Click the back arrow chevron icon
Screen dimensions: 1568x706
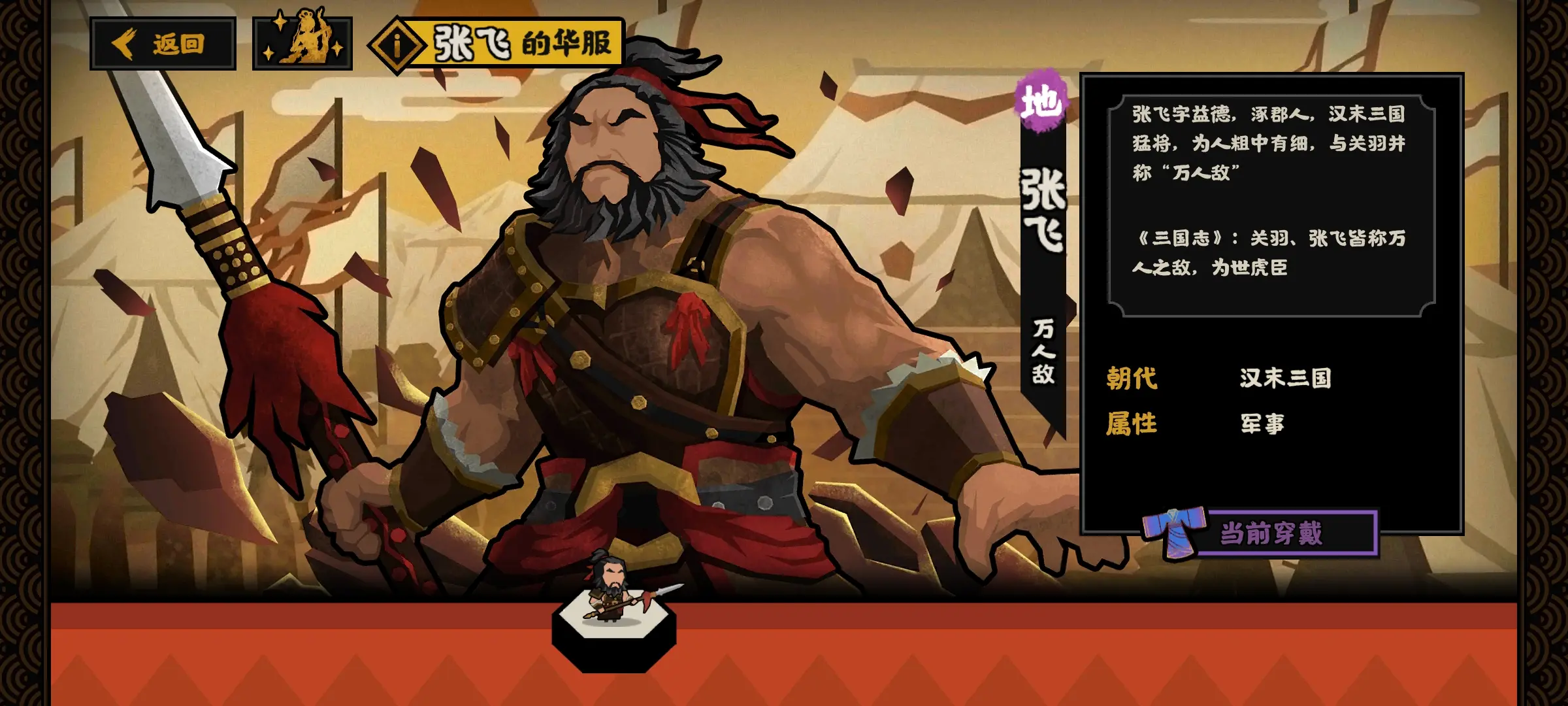[125, 44]
